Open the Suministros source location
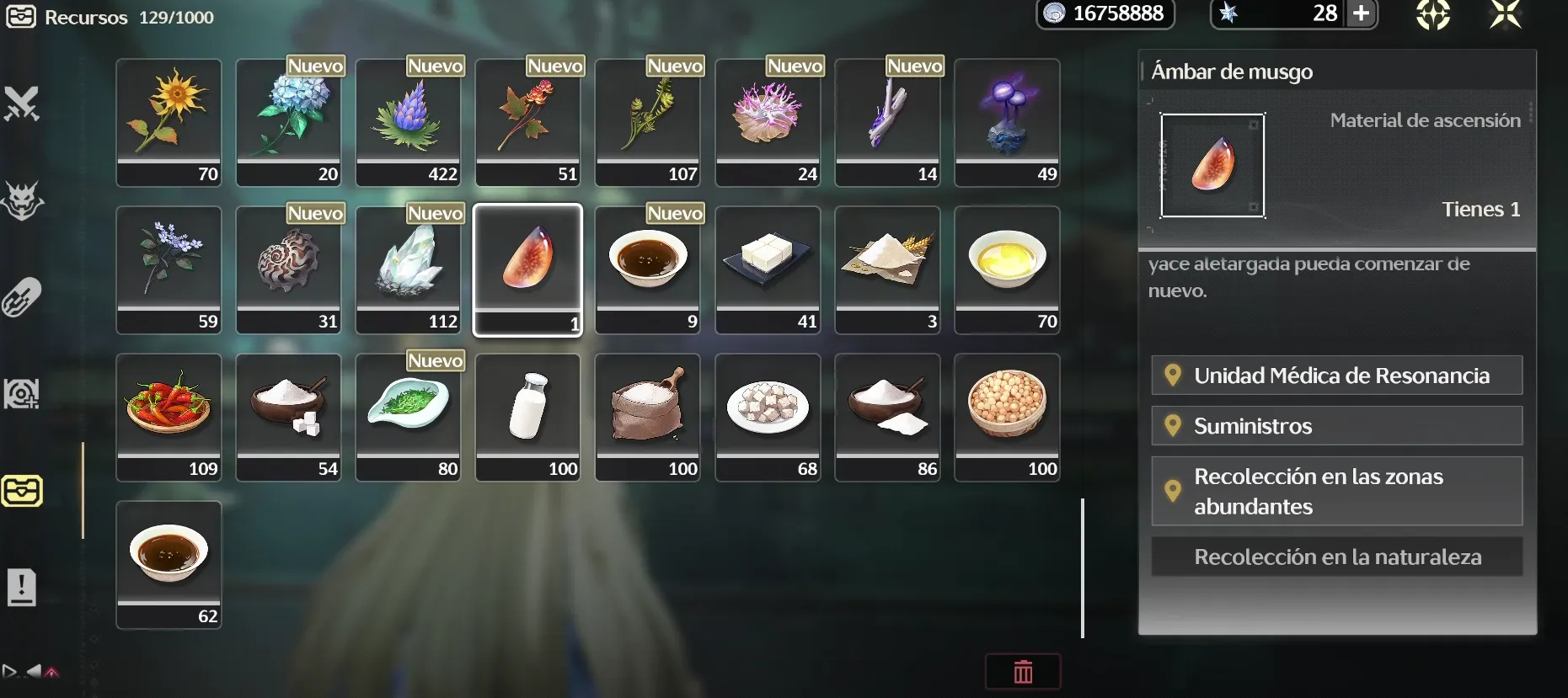Image resolution: width=1568 pixels, height=698 pixels. coord(1336,426)
